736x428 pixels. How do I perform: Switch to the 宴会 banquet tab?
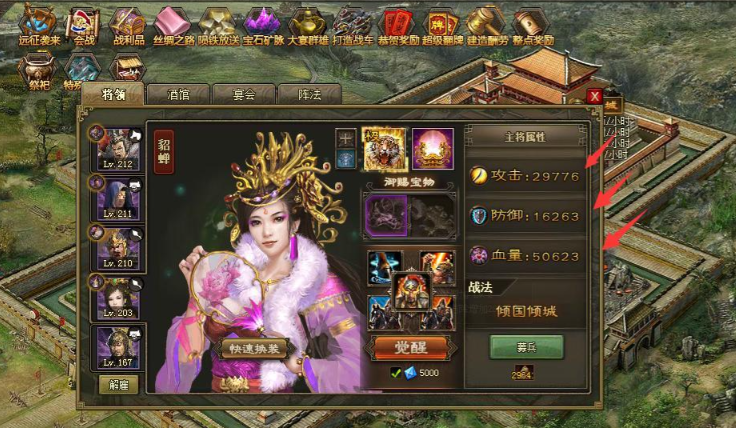pos(244,95)
